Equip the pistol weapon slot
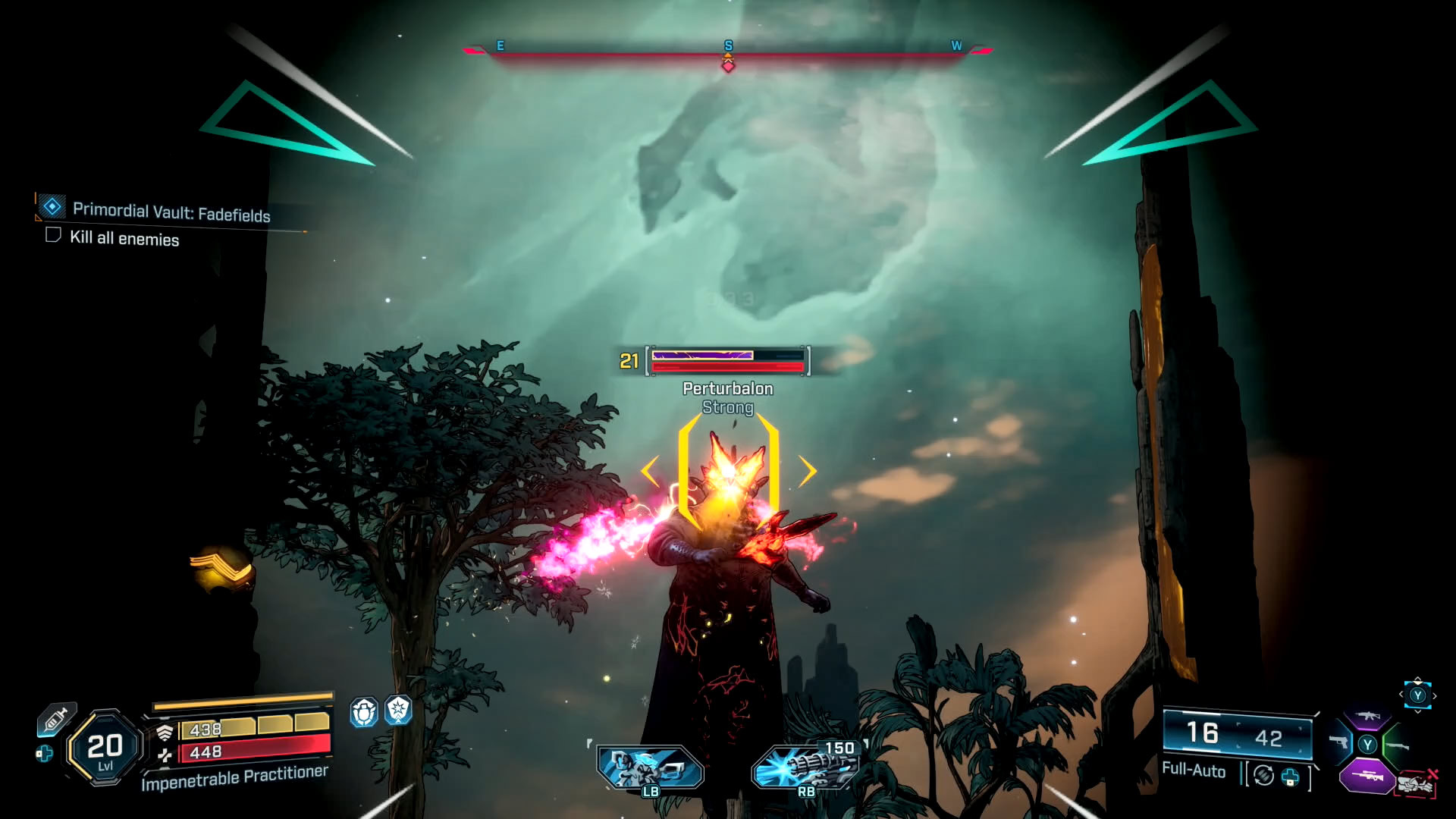Image resolution: width=1456 pixels, height=819 pixels. (x=1338, y=743)
